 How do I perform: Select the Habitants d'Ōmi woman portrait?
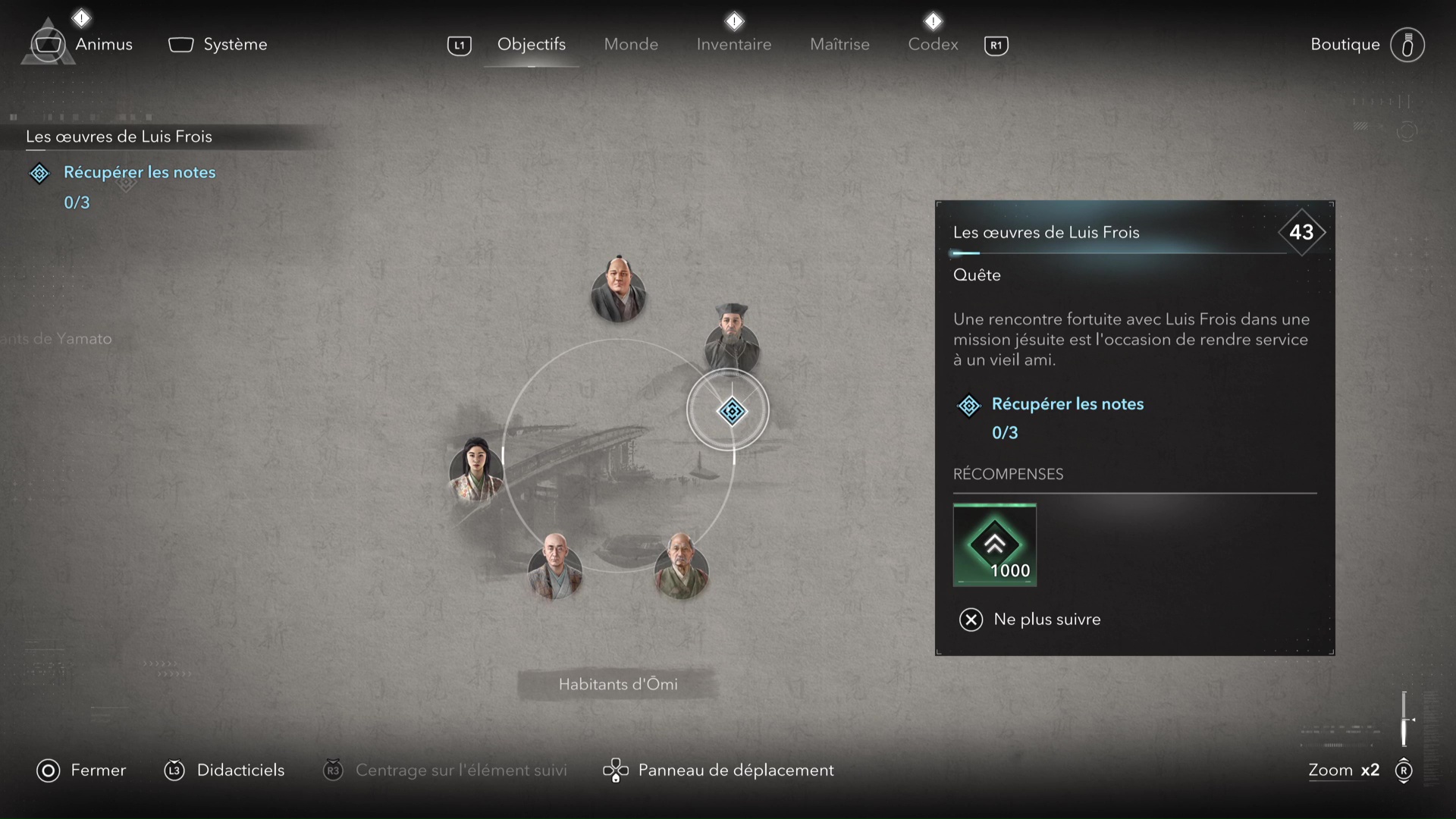[x=476, y=472]
